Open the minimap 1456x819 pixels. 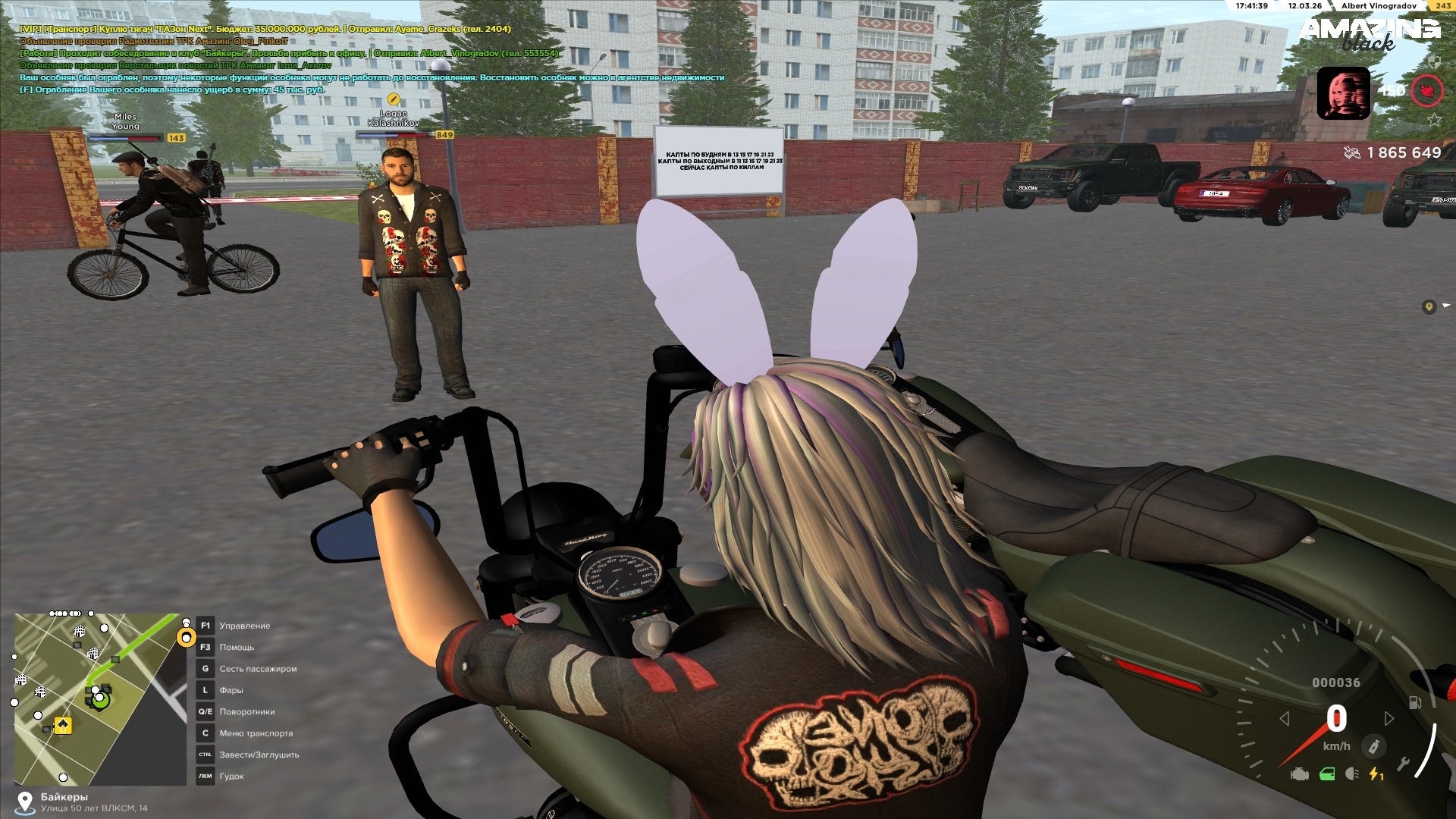(100, 698)
